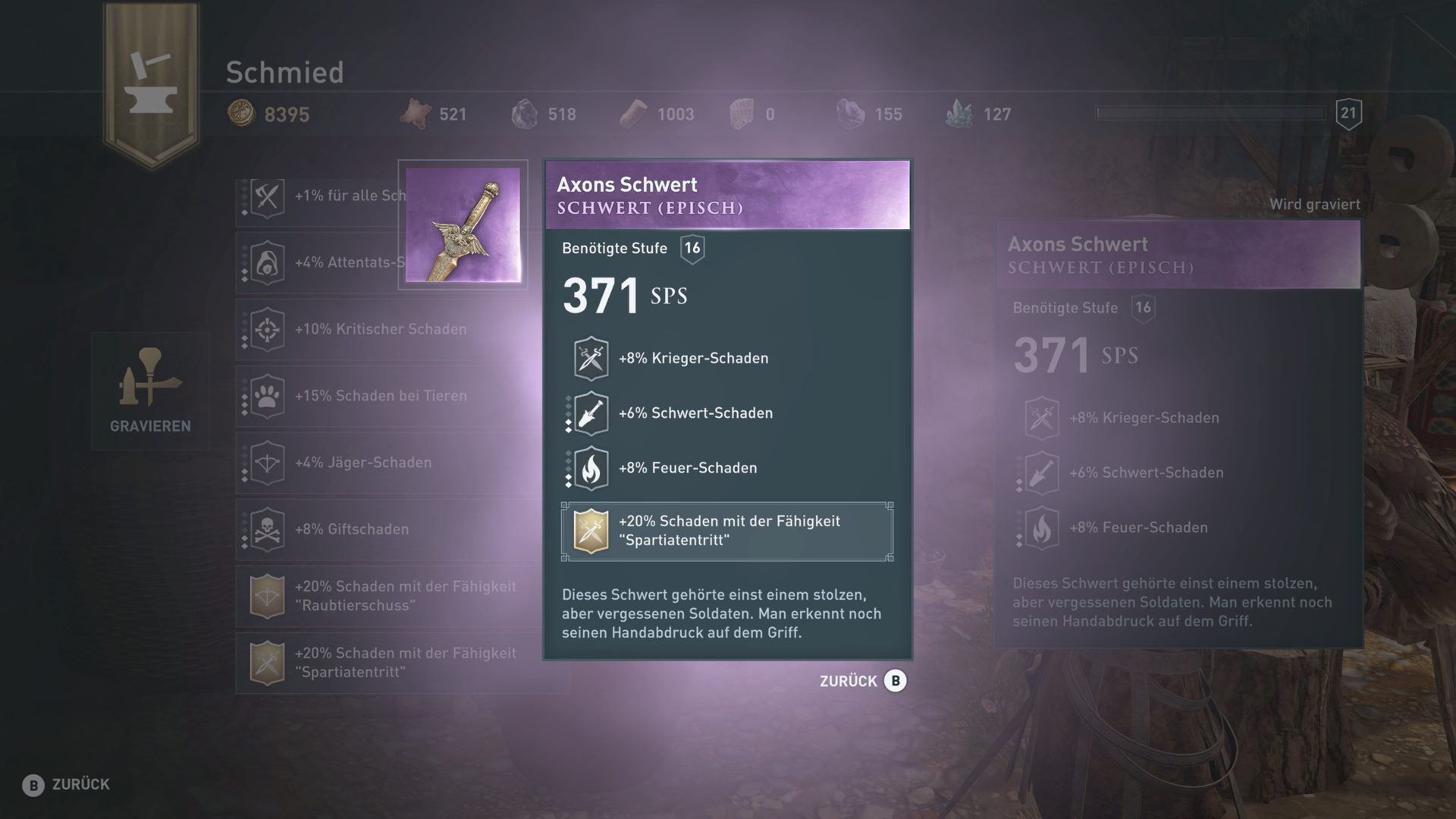Open the Gravieren engraving option

150,391
